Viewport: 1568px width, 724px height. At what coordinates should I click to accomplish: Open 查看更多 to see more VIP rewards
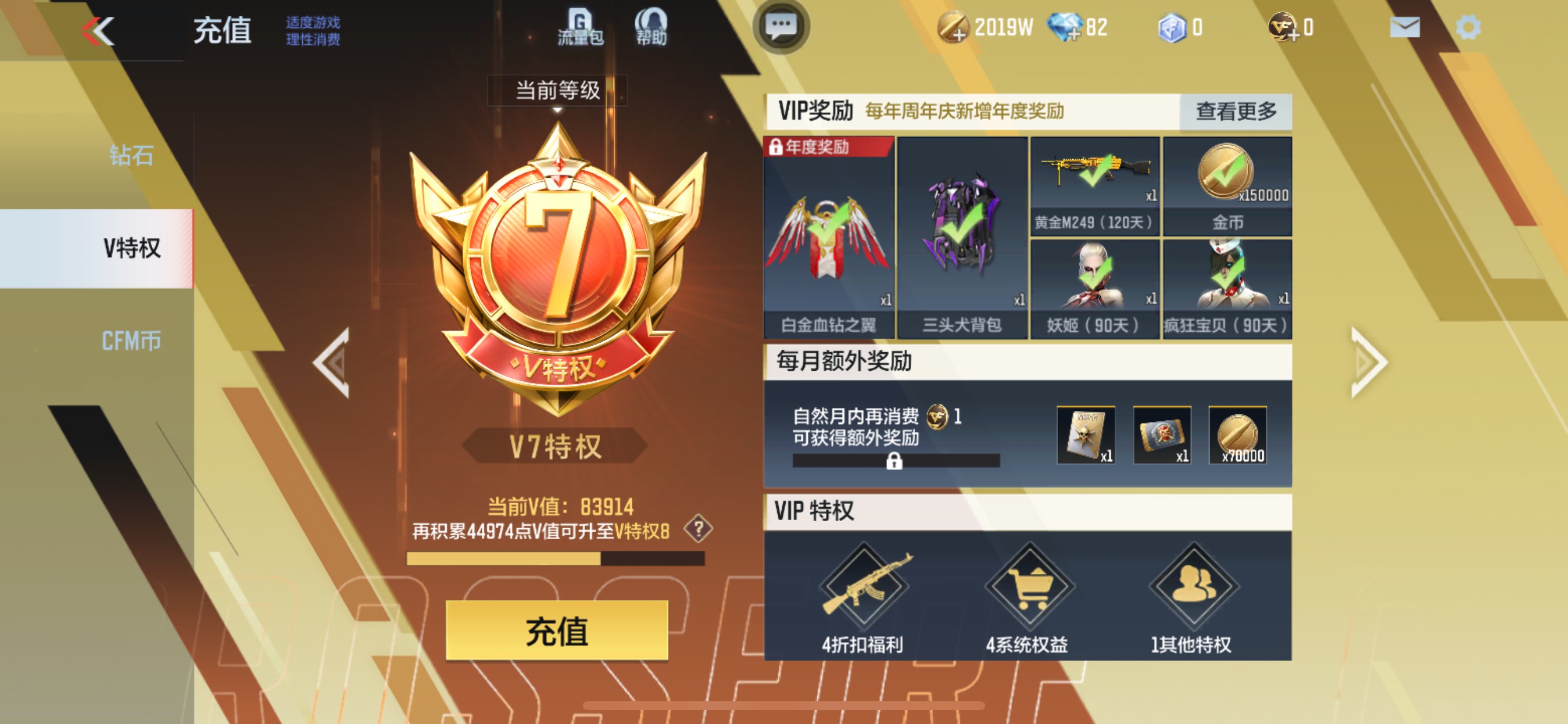pyautogui.click(x=1235, y=112)
